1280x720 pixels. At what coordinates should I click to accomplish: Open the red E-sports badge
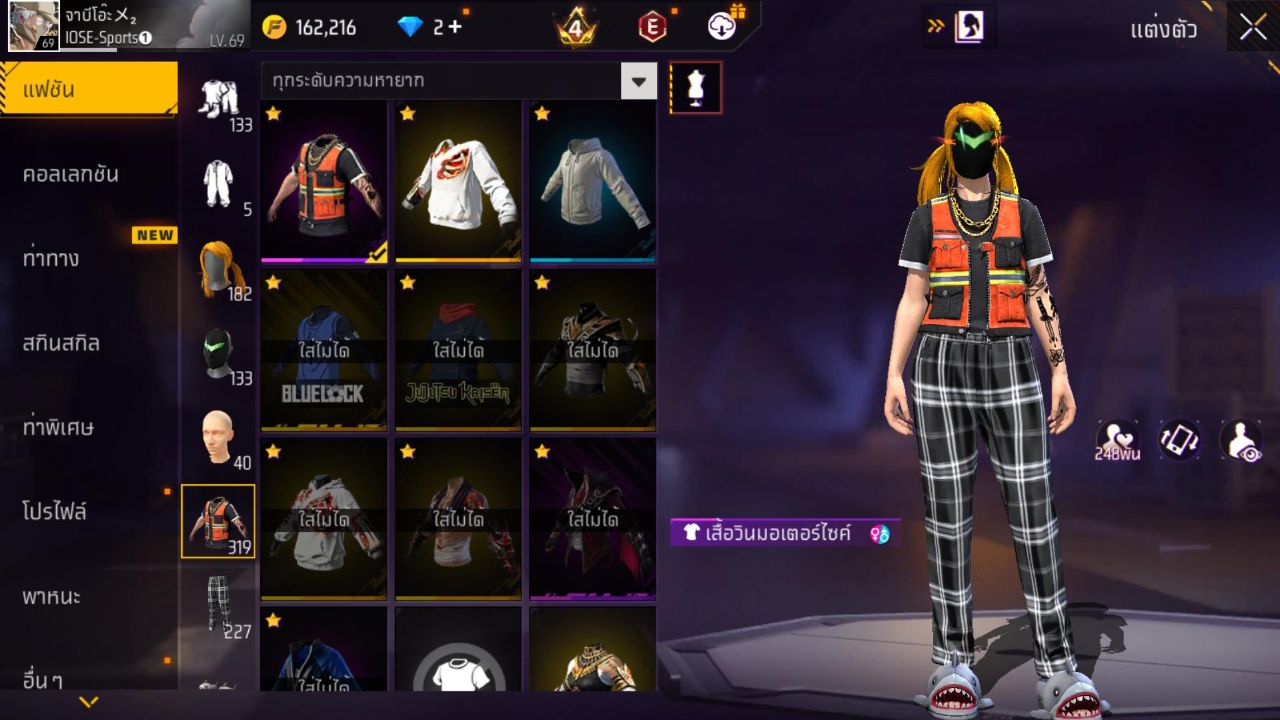pos(653,27)
